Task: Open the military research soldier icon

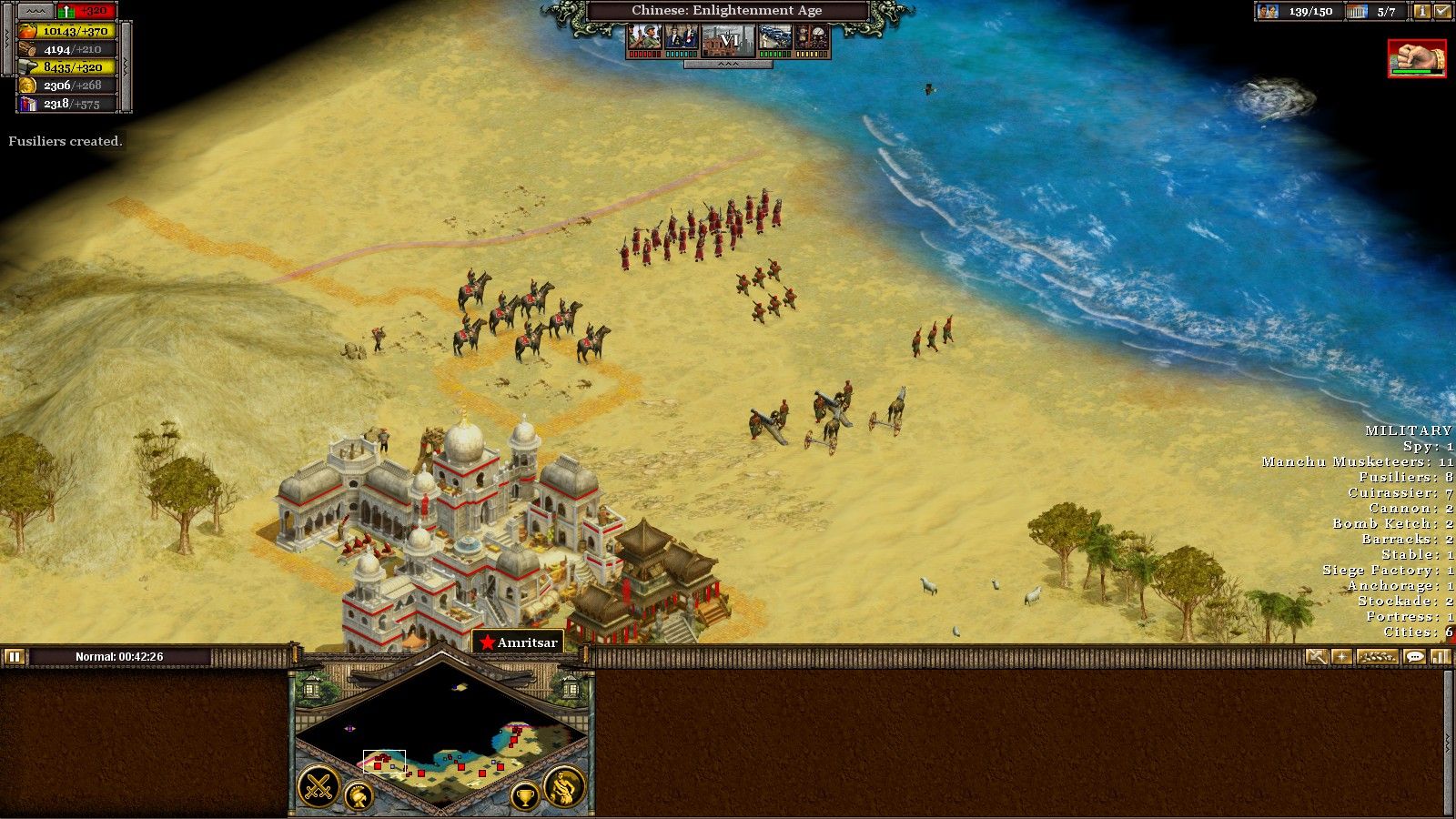Action: [644, 37]
